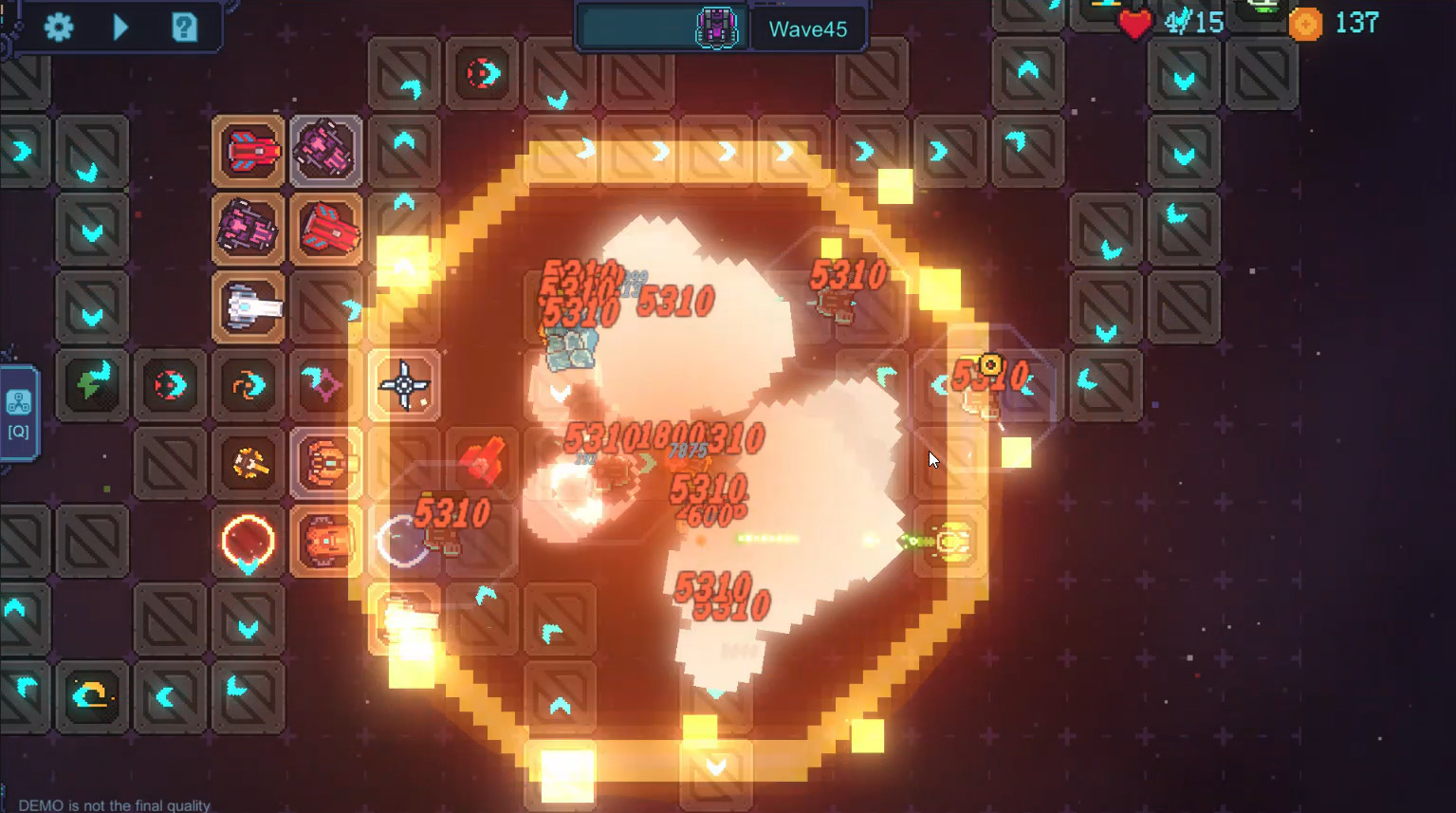1456x813 pixels.
Task: Select the pink shuriken turret
Action: point(325,385)
